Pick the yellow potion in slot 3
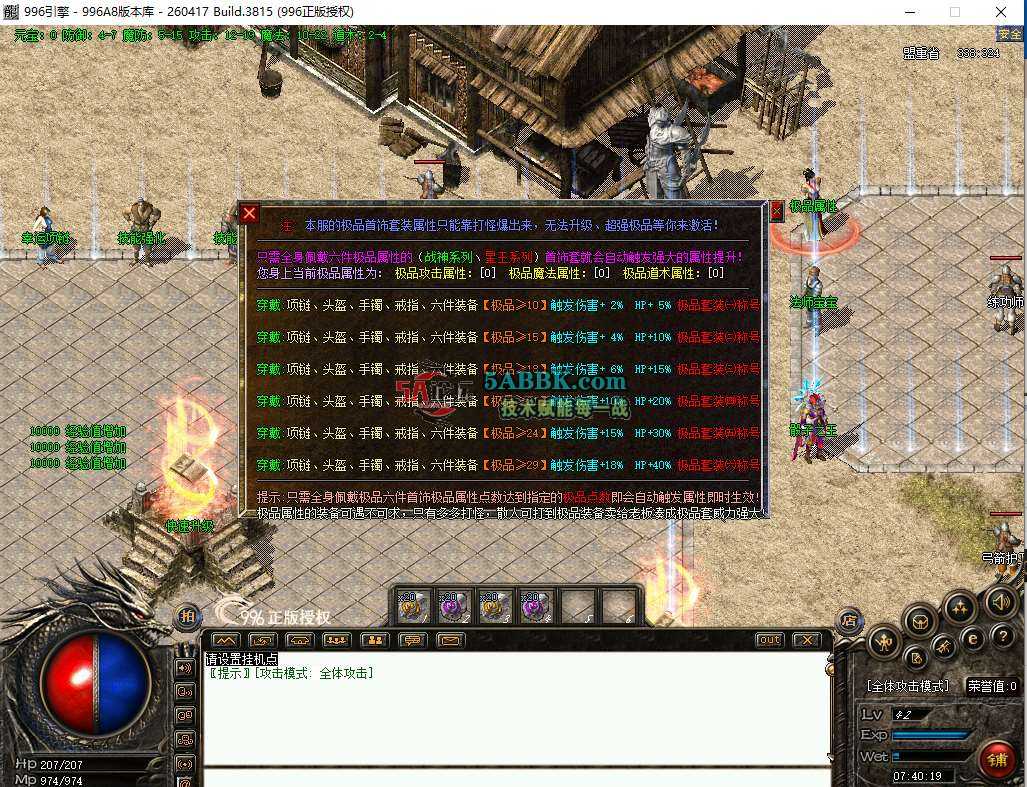 click(x=495, y=606)
